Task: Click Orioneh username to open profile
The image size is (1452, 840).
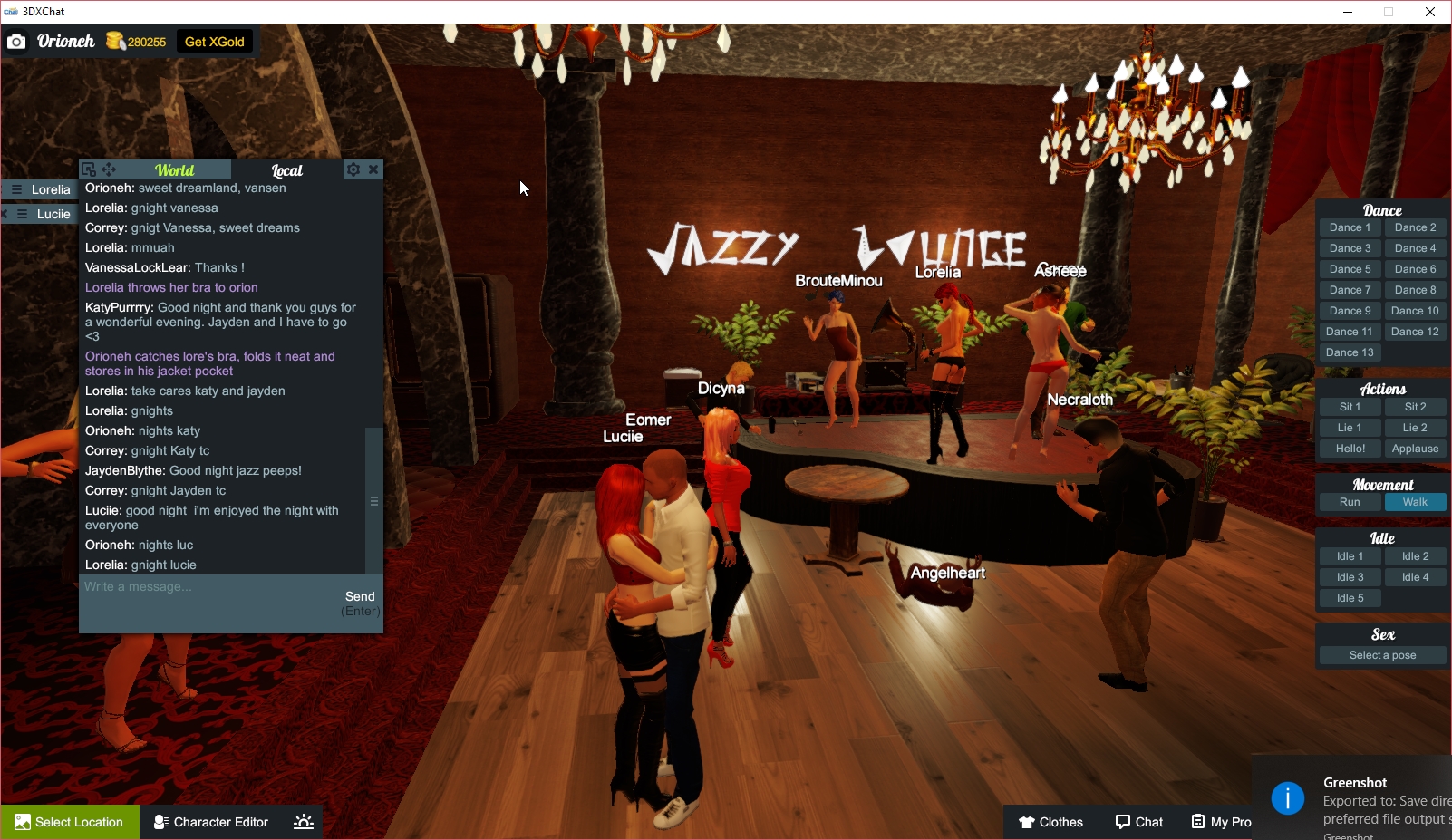Action: point(64,41)
